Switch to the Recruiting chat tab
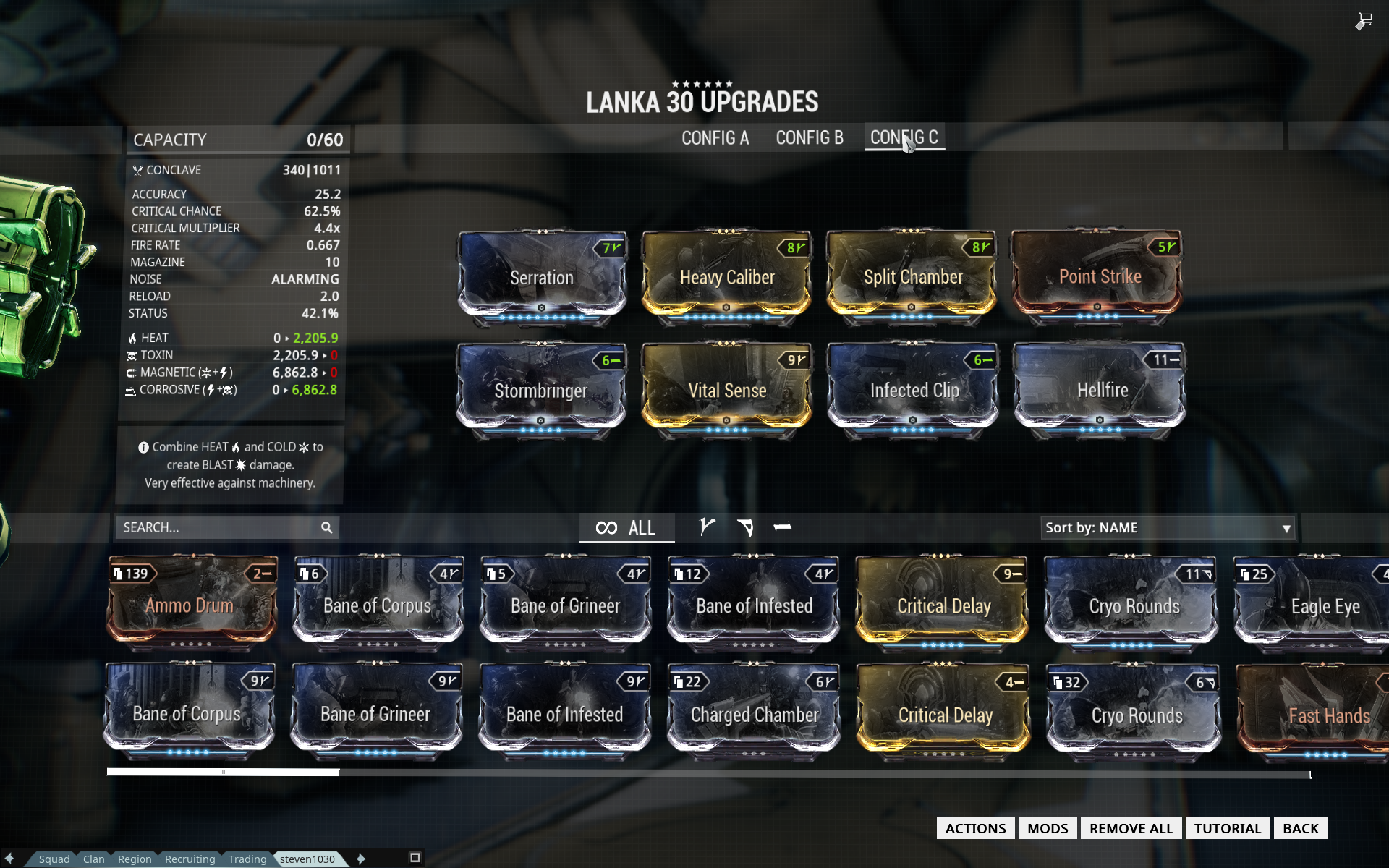Image resolution: width=1389 pixels, height=868 pixels. pos(190,859)
